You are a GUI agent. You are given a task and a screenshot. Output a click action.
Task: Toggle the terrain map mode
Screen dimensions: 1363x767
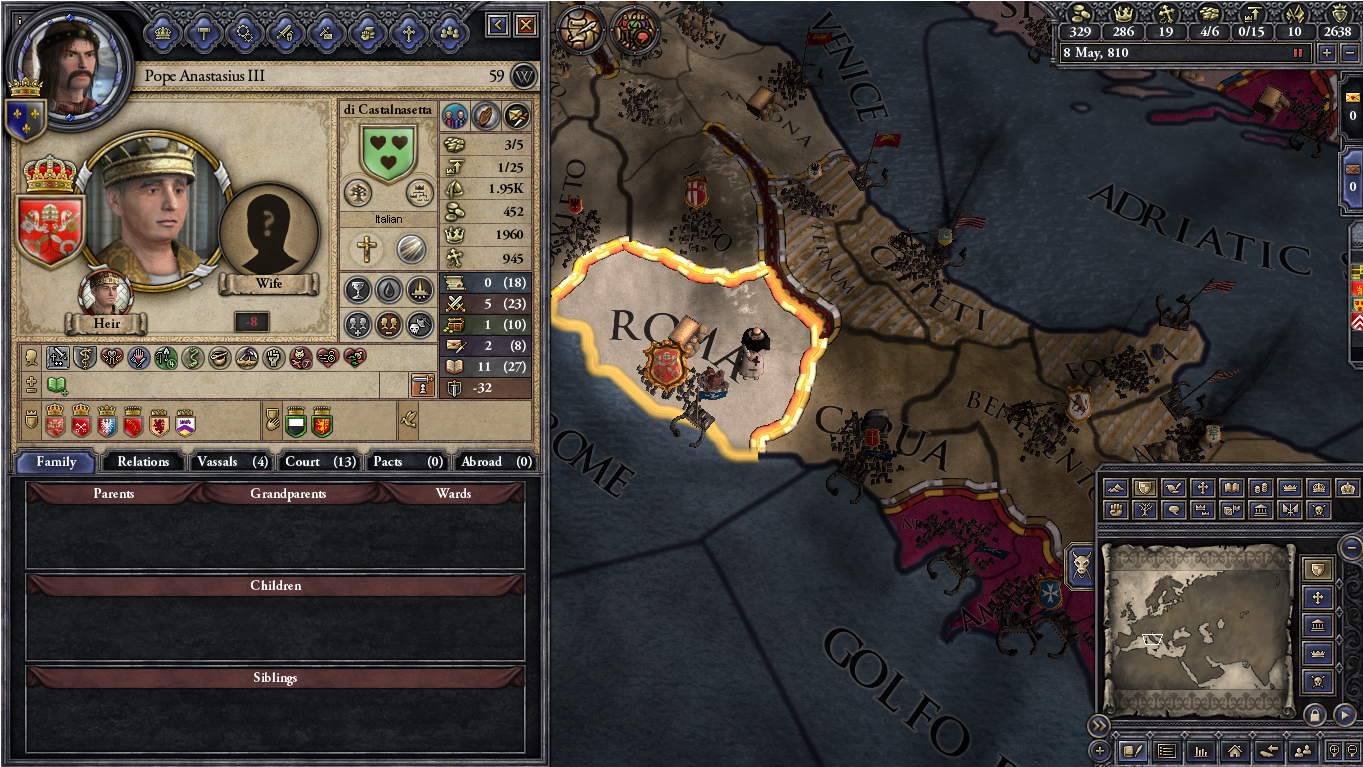point(1115,487)
